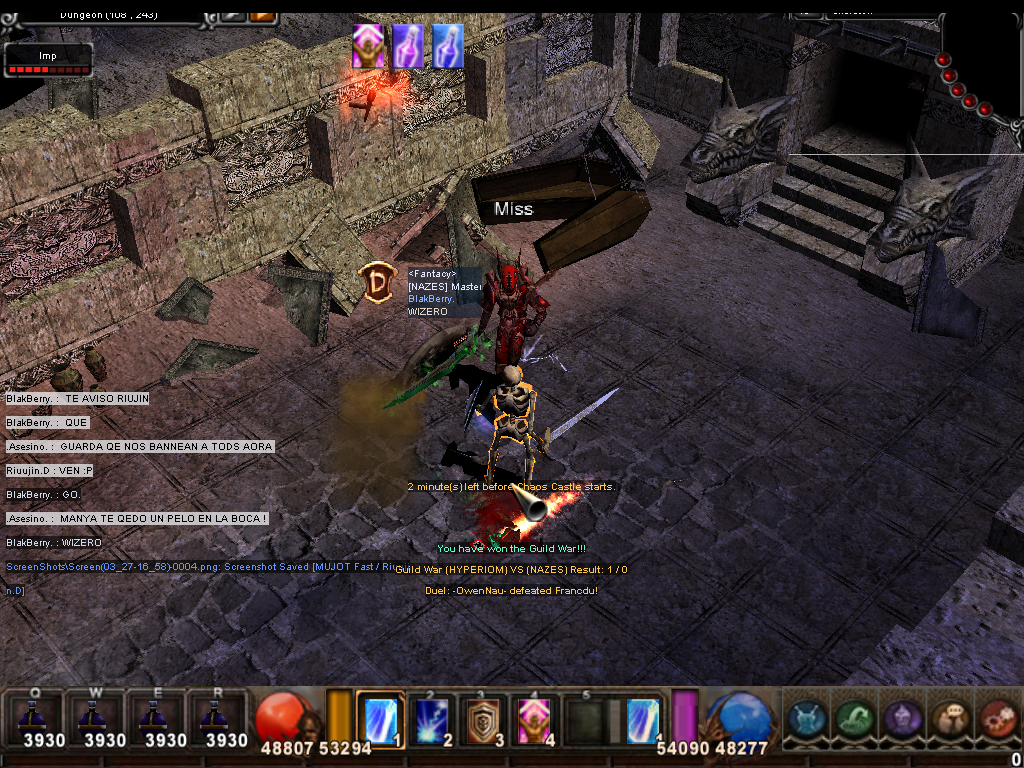Click the orange button beside the Dungeon coordinates
The height and width of the screenshot is (768, 1024).
[x=262, y=14]
